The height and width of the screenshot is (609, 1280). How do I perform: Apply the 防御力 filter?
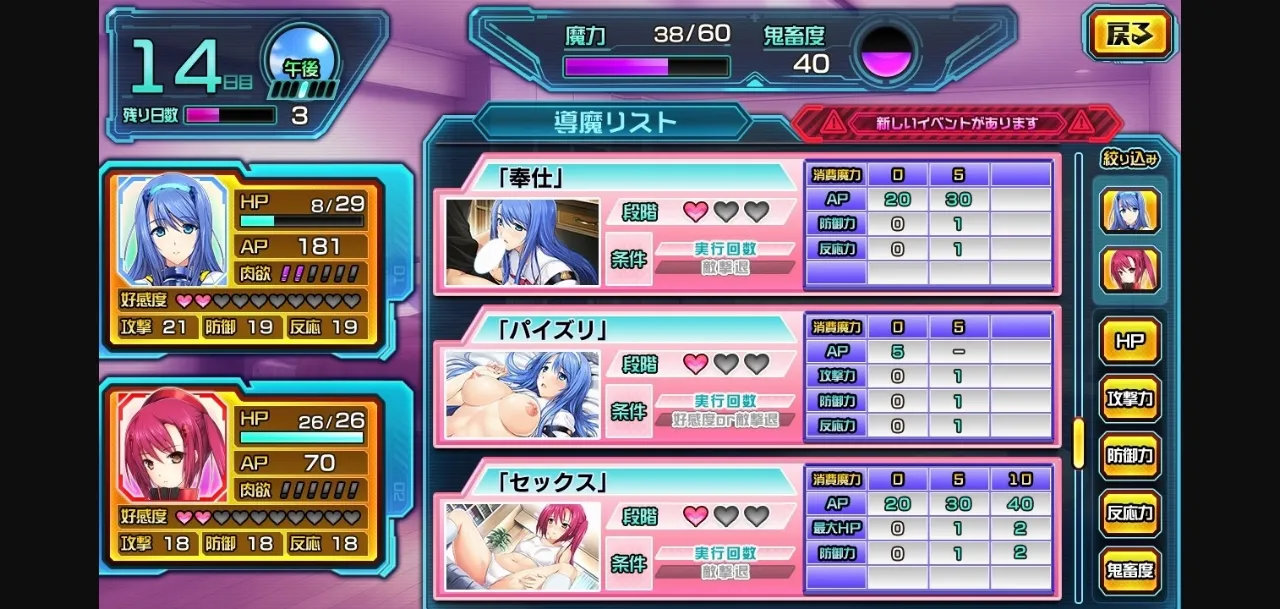click(x=1130, y=456)
